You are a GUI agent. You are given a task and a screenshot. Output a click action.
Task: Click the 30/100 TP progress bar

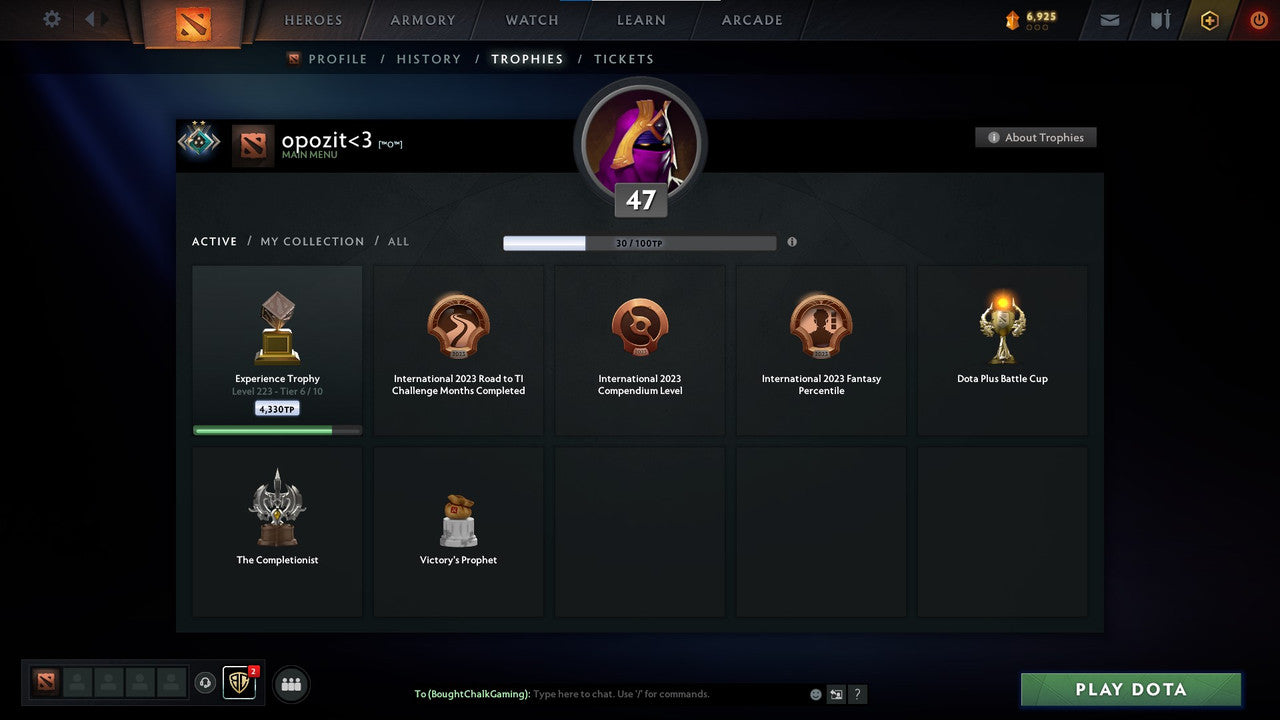tap(640, 242)
